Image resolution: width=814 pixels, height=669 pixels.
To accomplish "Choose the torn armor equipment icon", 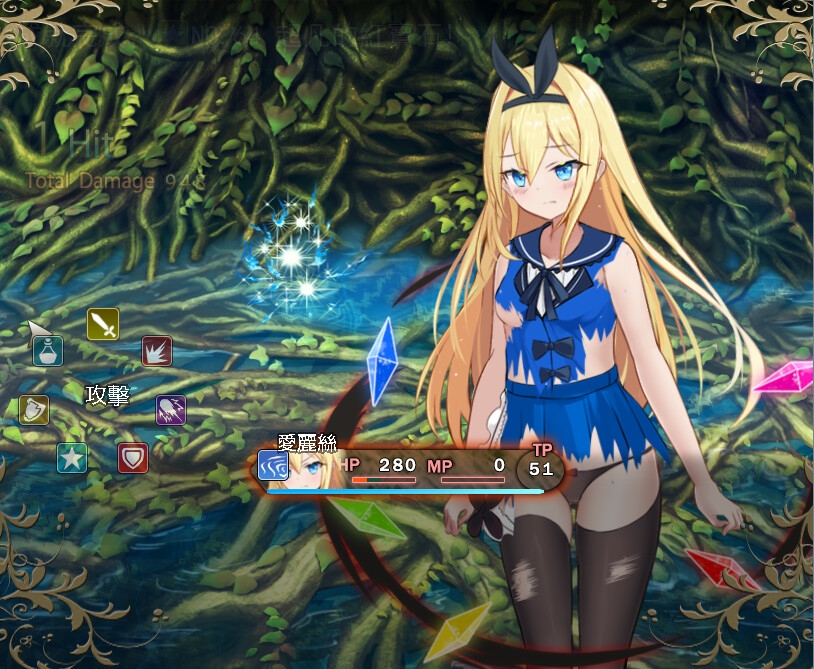I will (x=34, y=409).
